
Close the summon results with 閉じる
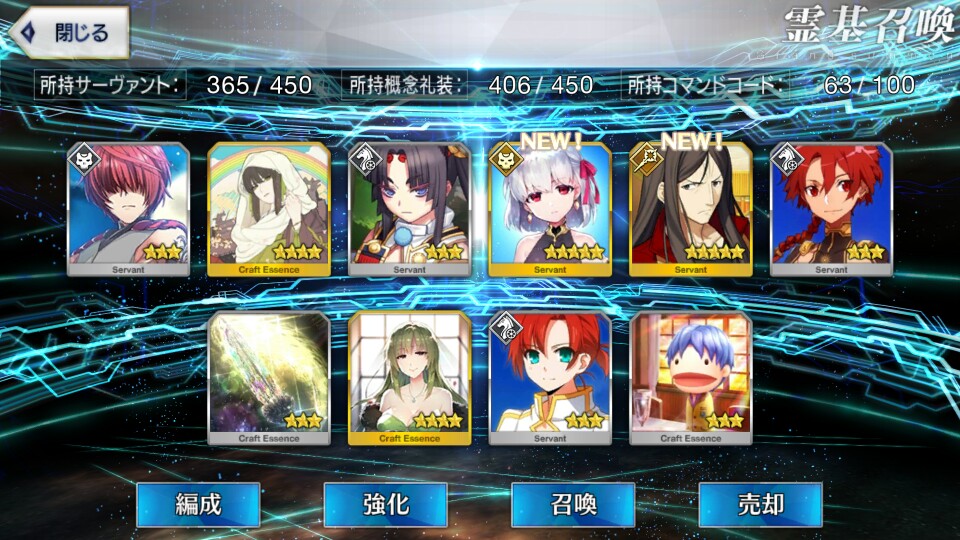coord(68,32)
